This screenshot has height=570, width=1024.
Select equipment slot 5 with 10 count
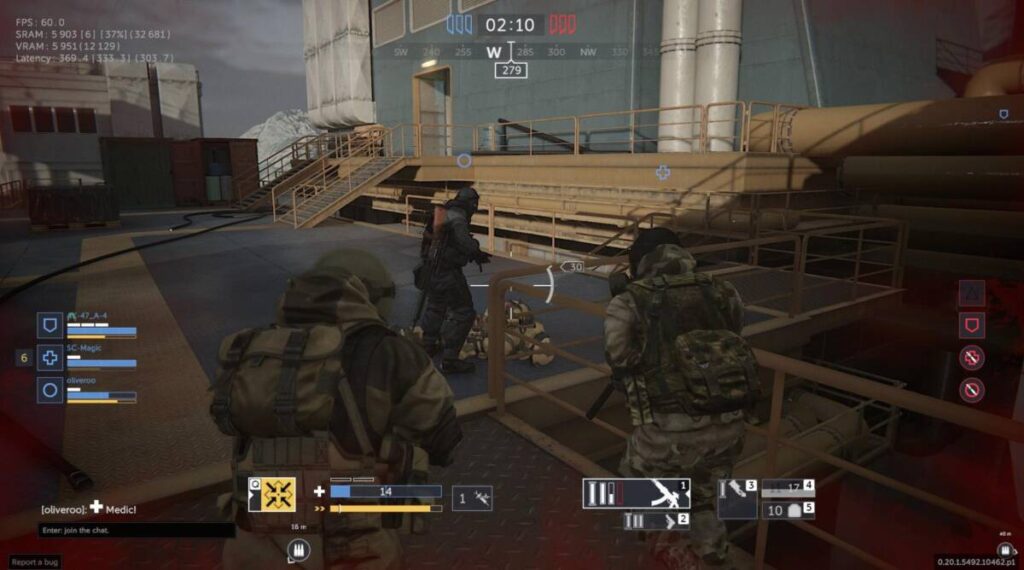tap(788, 511)
